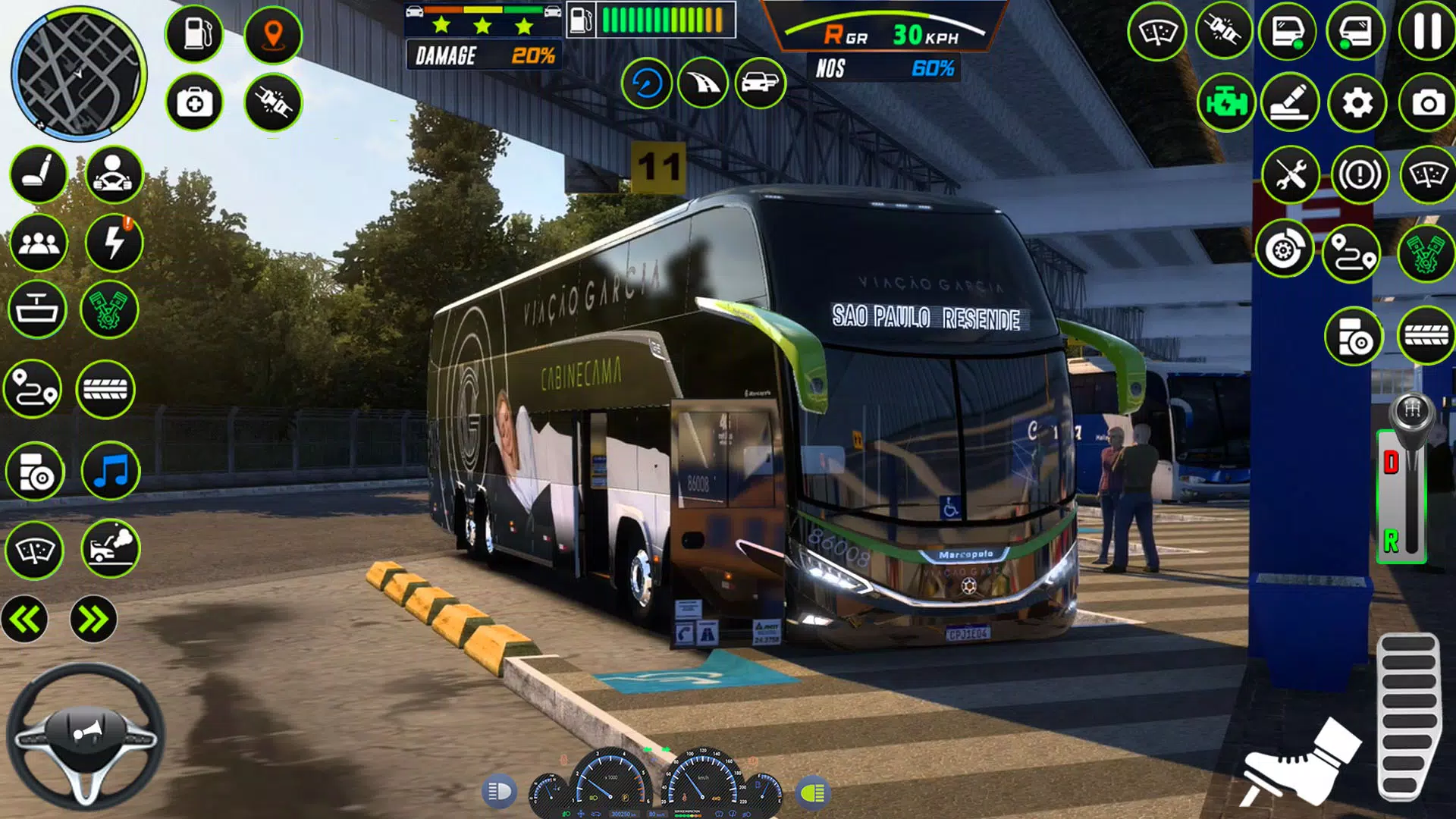Tap the orange location pin icon
The image size is (1456, 819).
coord(273,35)
